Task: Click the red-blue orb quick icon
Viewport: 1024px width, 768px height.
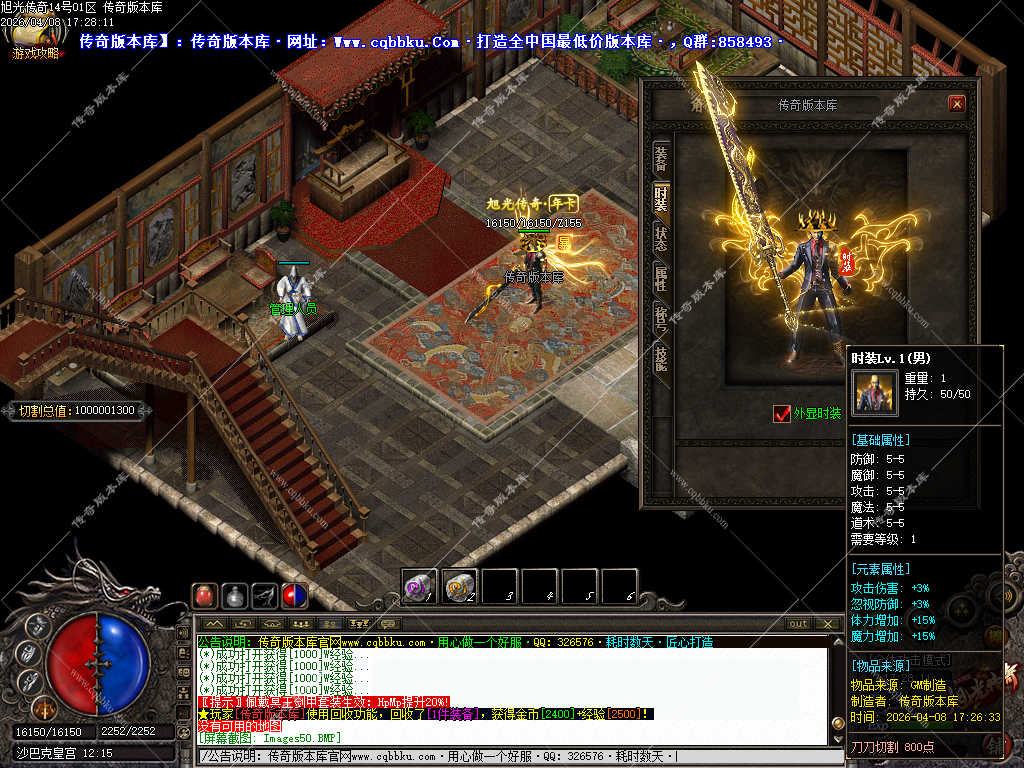Action: (x=294, y=596)
